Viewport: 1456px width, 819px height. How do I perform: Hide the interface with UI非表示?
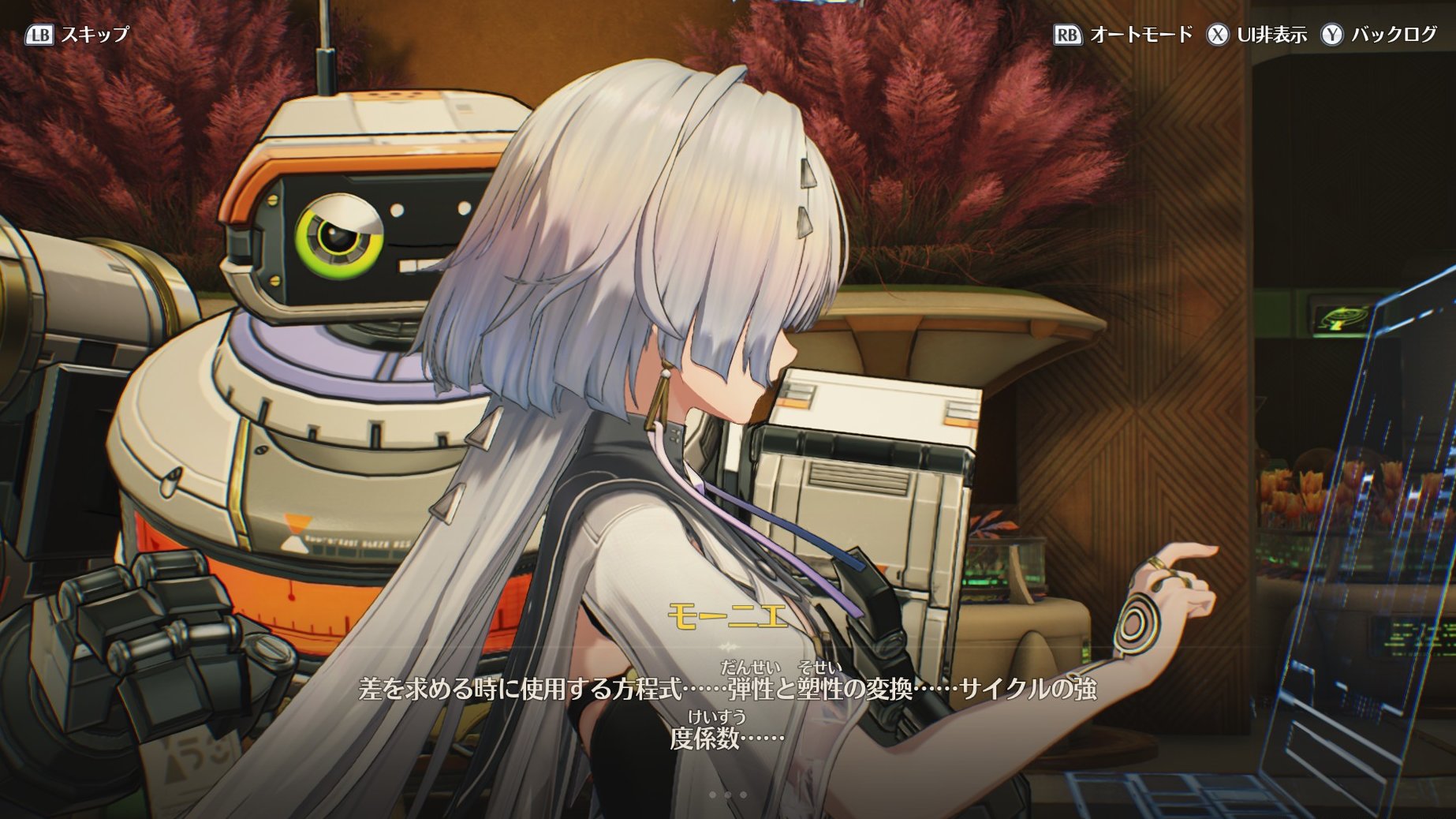click(1257, 35)
